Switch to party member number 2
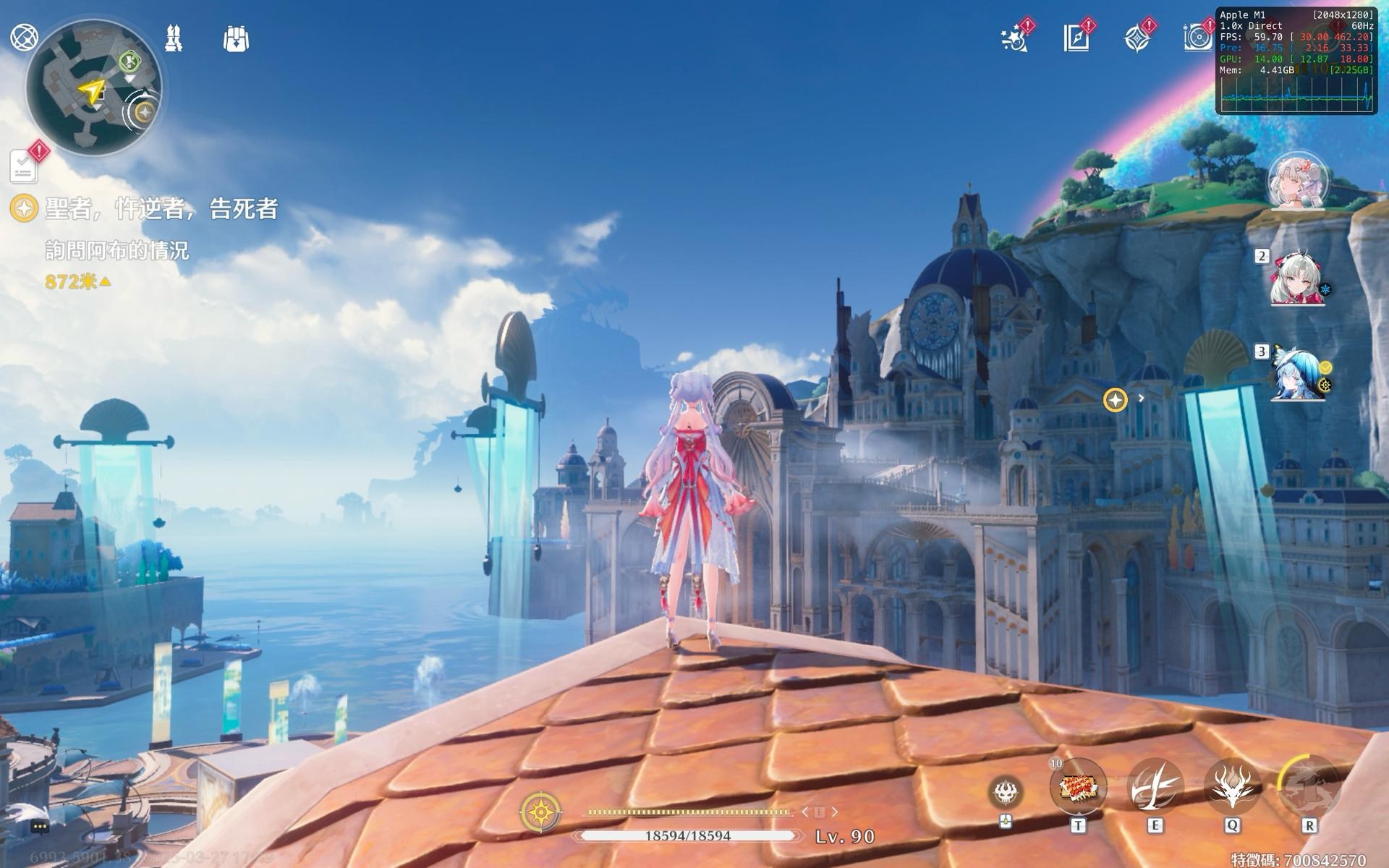This screenshot has height=868, width=1389. (1297, 278)
